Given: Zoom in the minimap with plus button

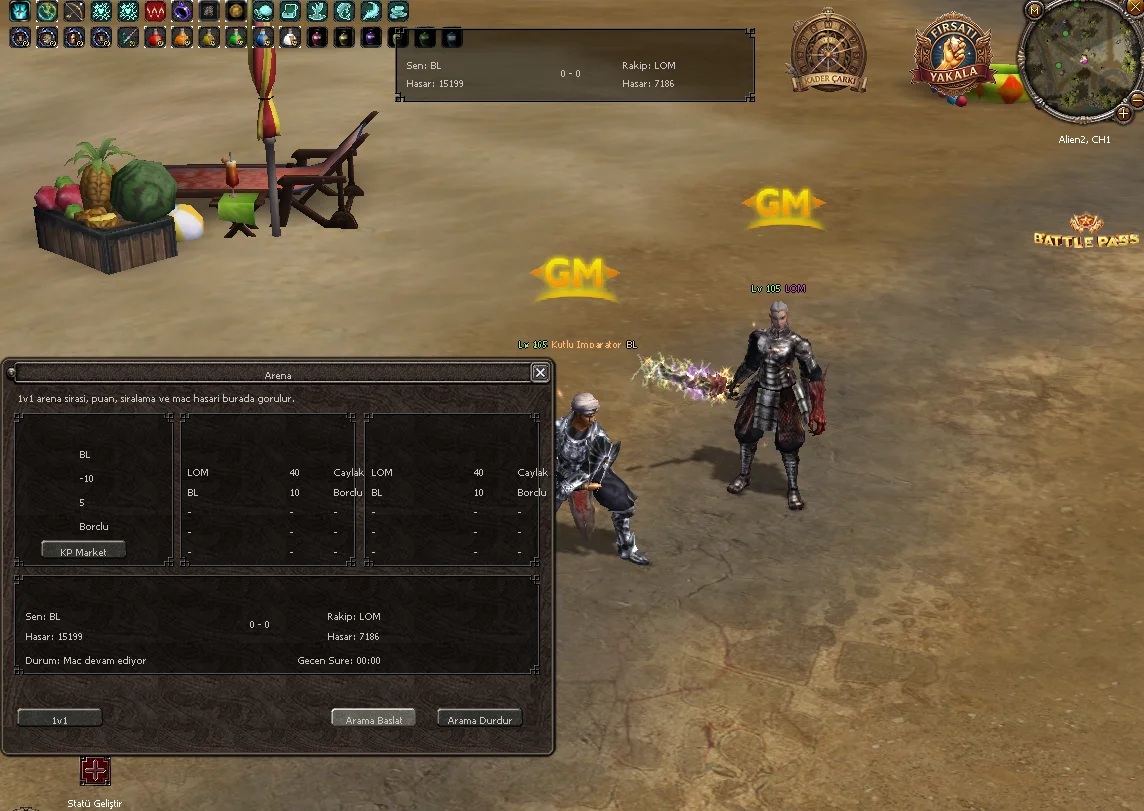Looking at the screenshot, I should (x=1124, y=113).
